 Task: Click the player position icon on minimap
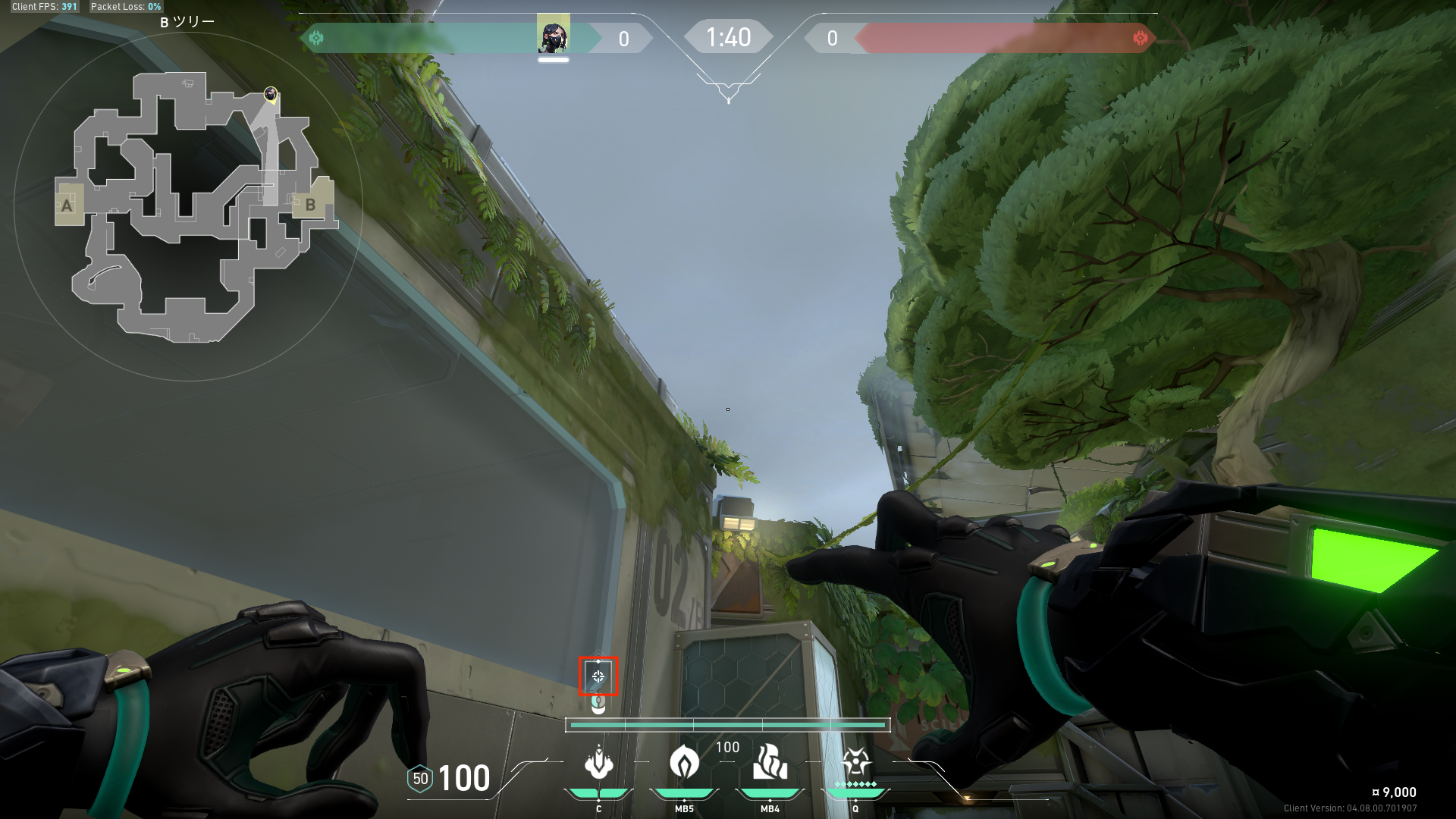271,94
